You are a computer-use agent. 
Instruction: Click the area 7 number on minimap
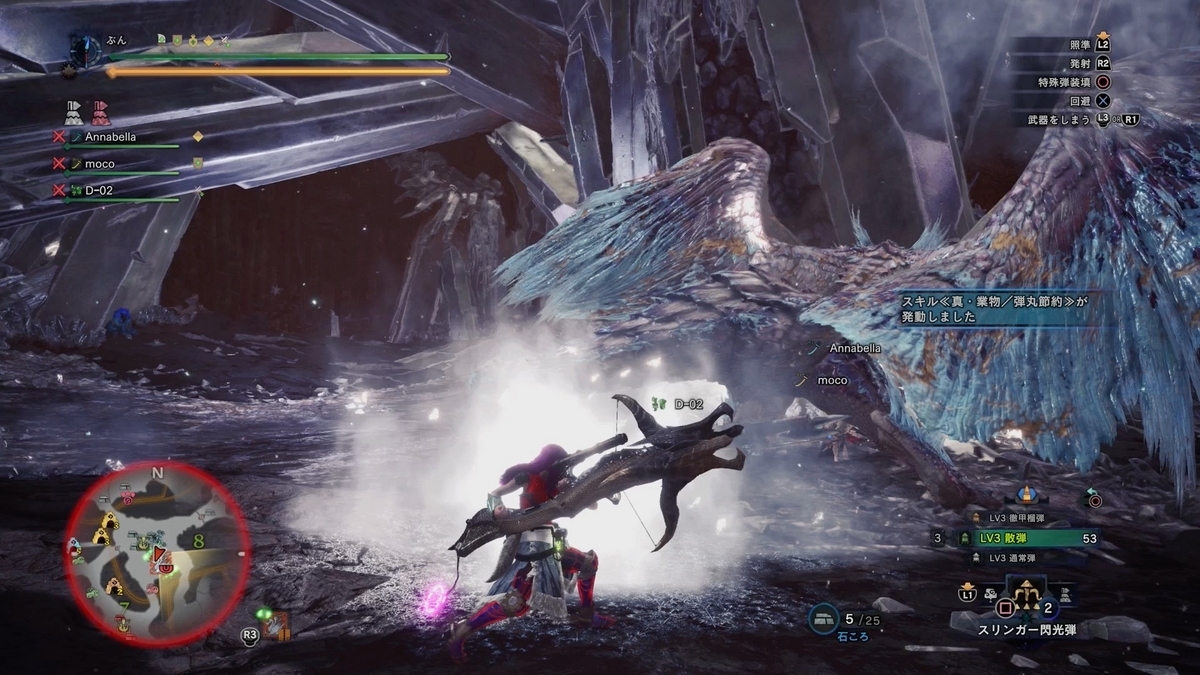pos(124,607)
